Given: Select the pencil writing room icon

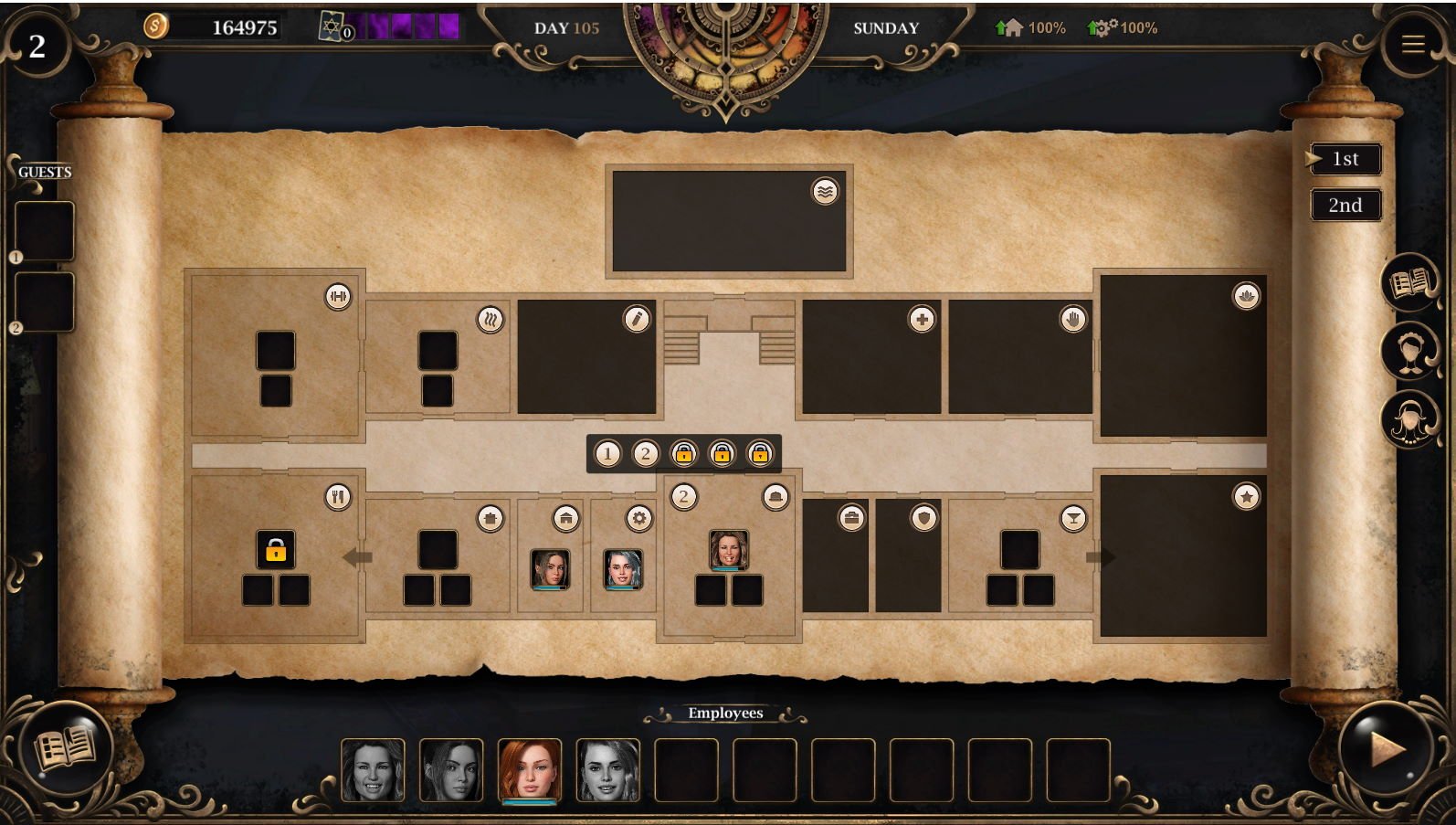Looking at the screenshot, I should pyautogui.click(x=637, y=319).
